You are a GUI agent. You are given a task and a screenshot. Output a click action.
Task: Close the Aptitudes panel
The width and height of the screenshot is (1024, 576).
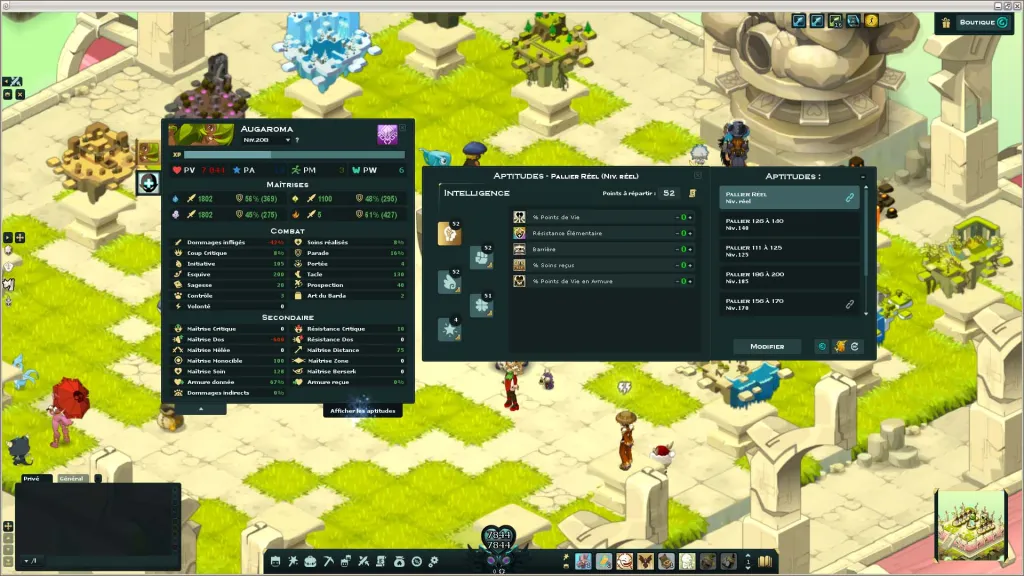coord(698,175)
